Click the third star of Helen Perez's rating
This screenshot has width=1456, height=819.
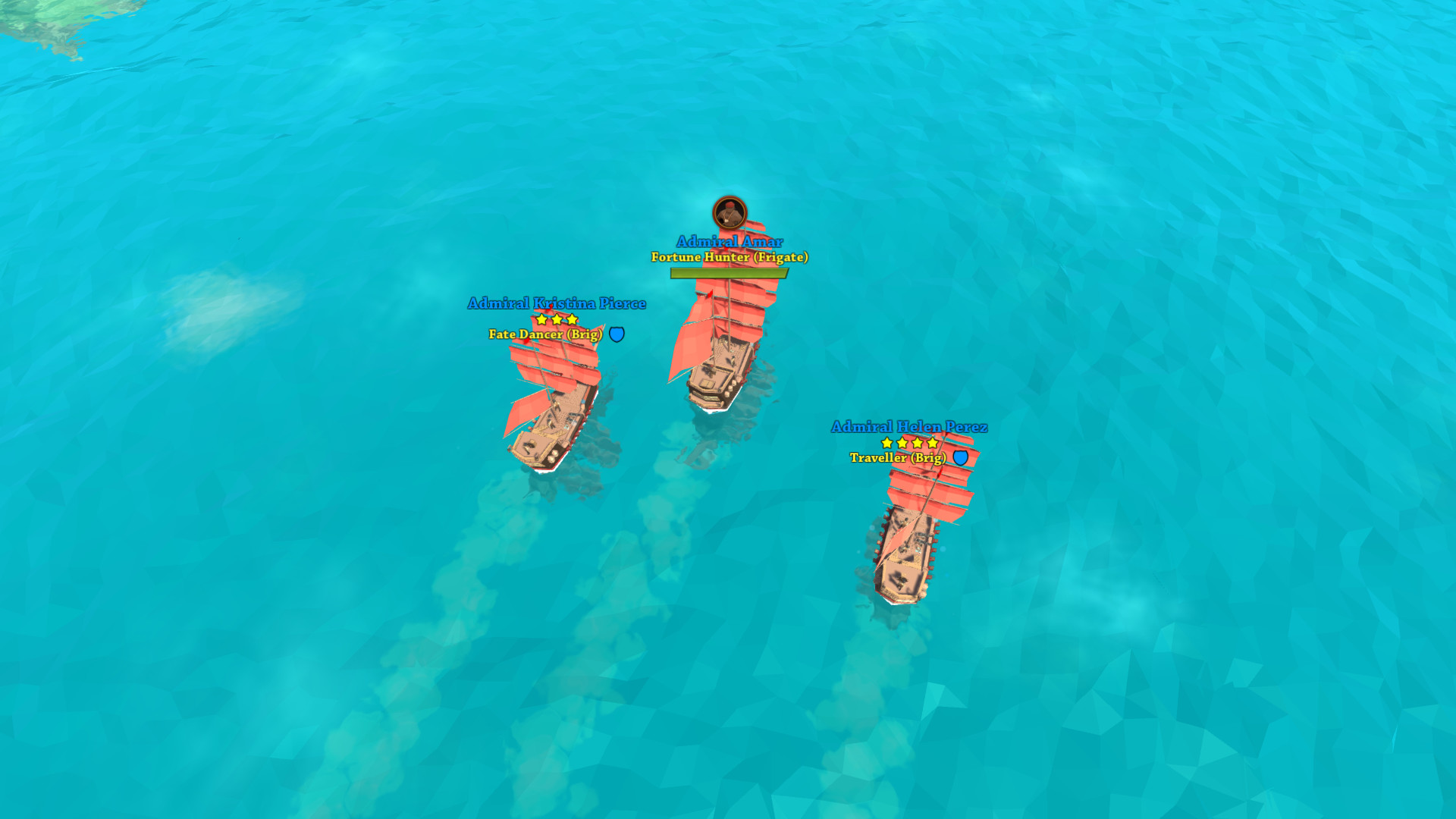pos(916,443)
